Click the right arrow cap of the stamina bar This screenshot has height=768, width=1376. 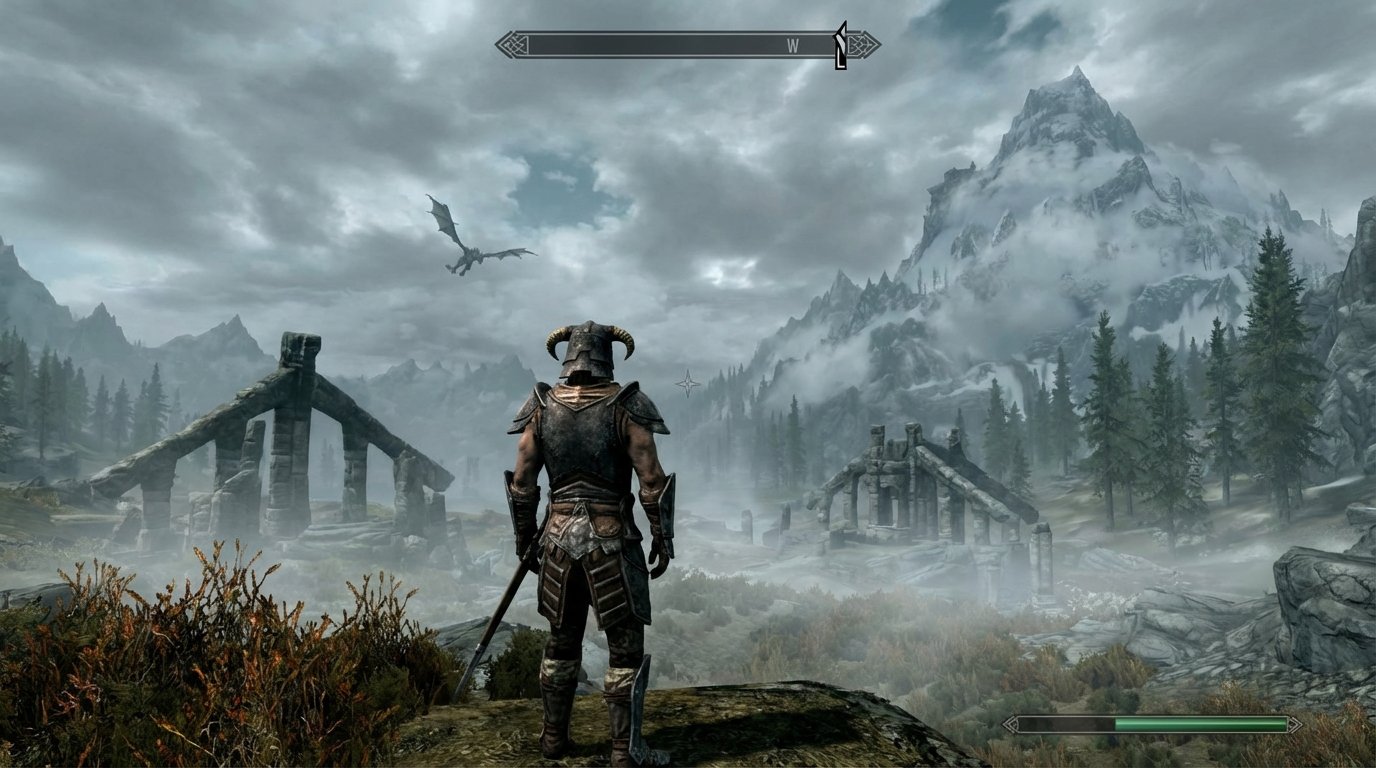(x=1295, y=722)
